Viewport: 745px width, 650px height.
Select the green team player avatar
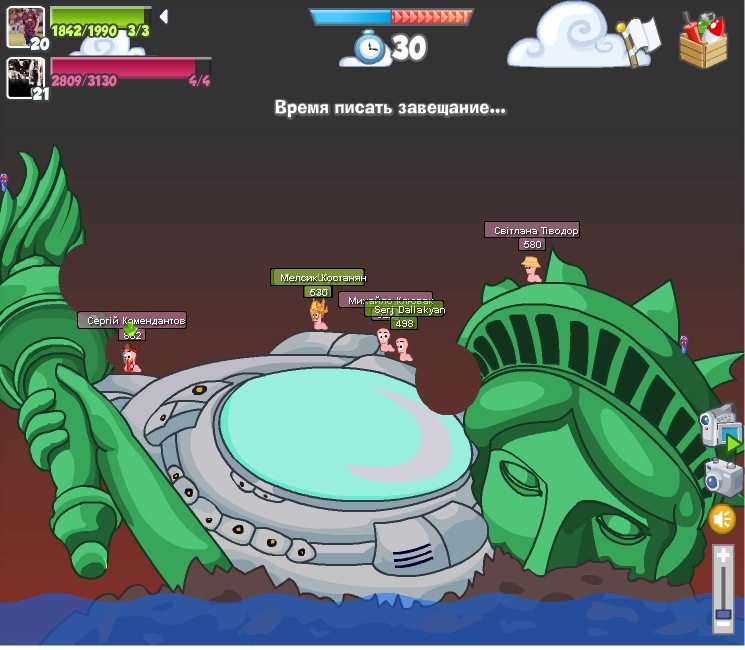tap(25, 26)
